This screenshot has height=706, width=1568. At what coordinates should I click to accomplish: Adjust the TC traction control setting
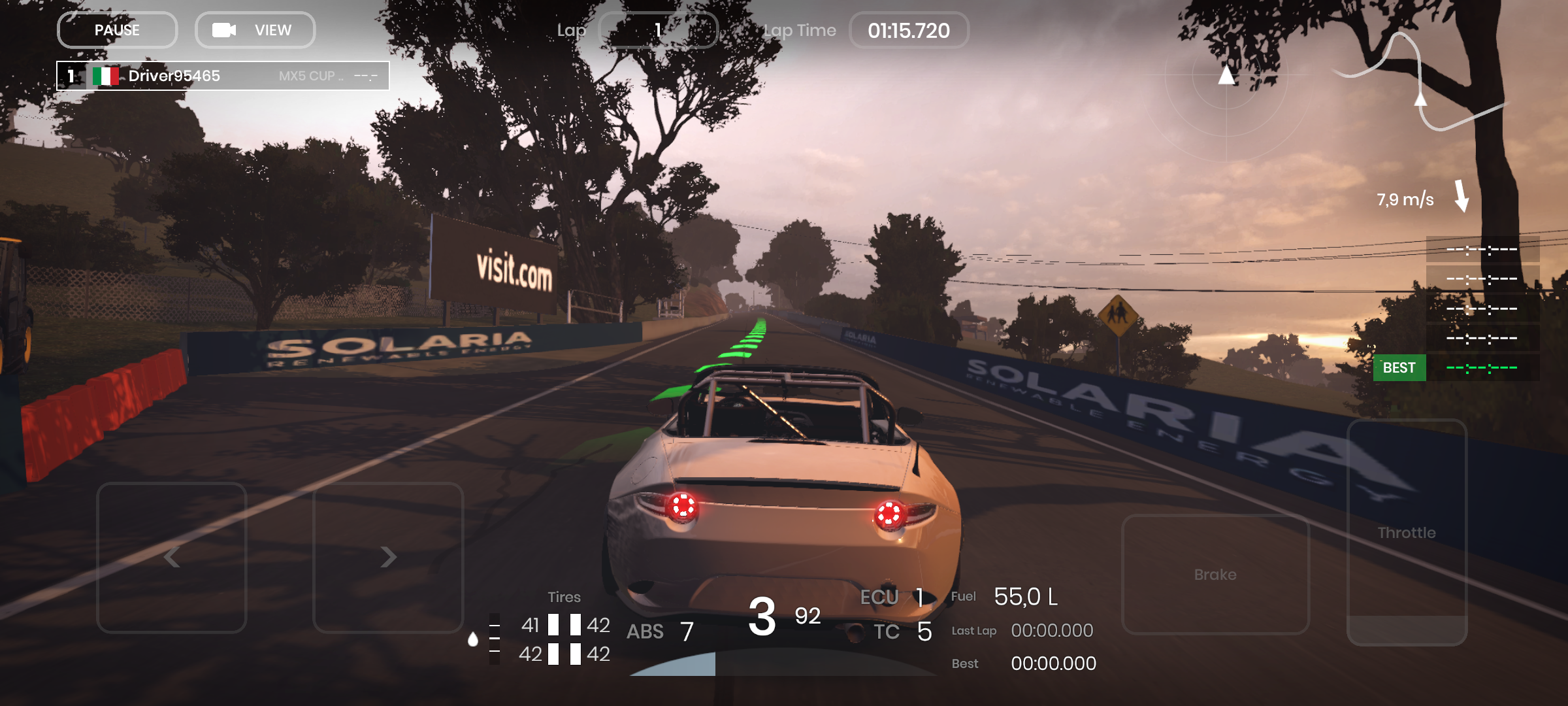[x=903, y=631]
